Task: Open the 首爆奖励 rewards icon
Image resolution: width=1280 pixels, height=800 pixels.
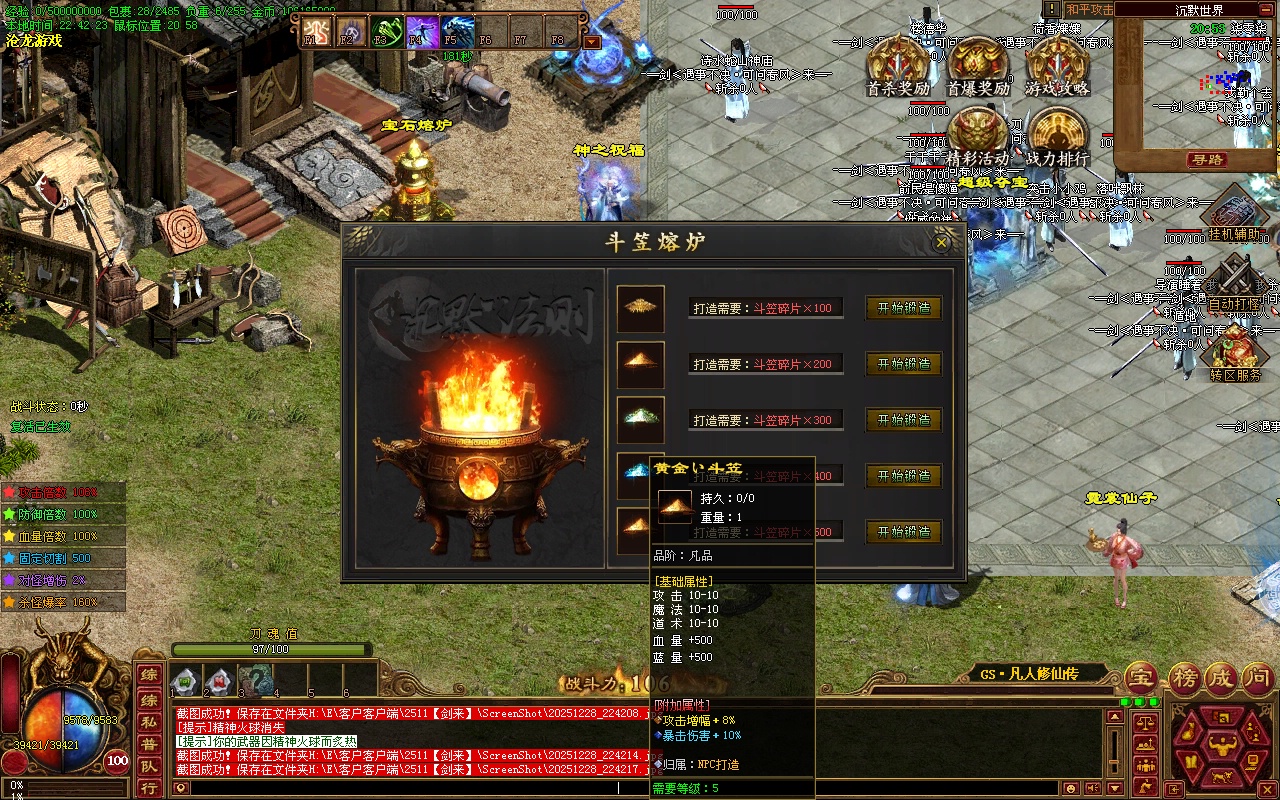Action: click(978, 66)
